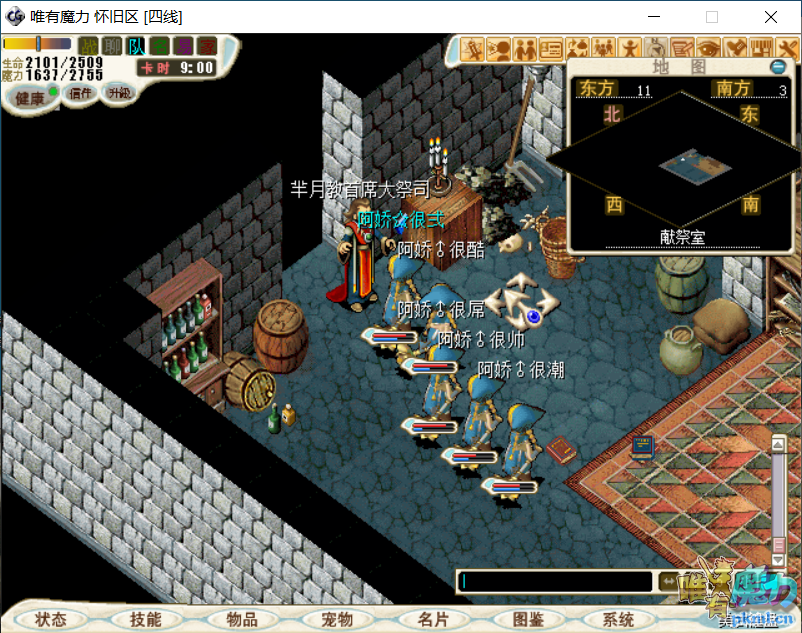This screenshot has height=633, width=802.
Task: Toggle the 易 trade channel button
Action: (183, 46)
